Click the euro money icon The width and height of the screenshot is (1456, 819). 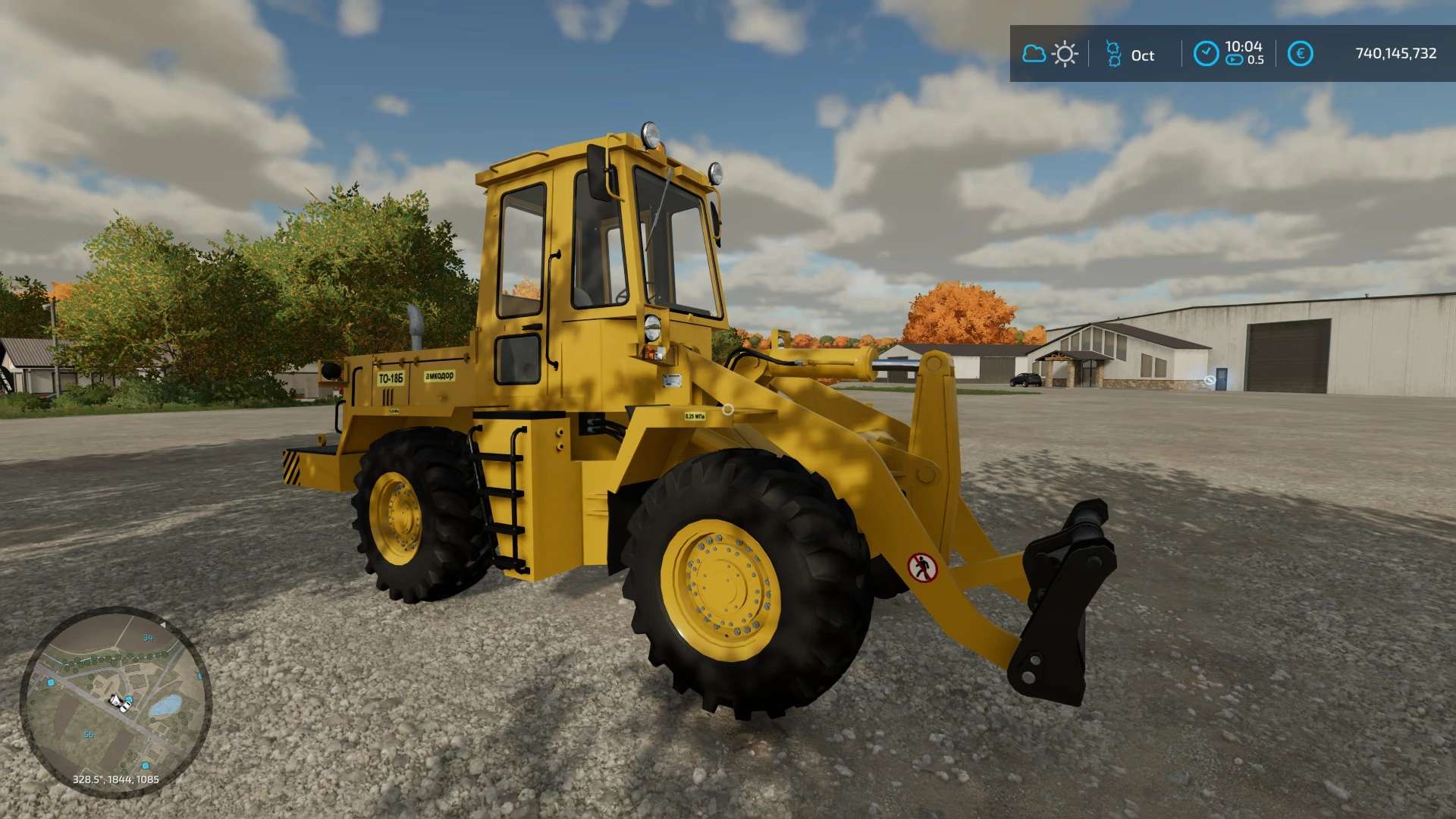(1300, 54)
